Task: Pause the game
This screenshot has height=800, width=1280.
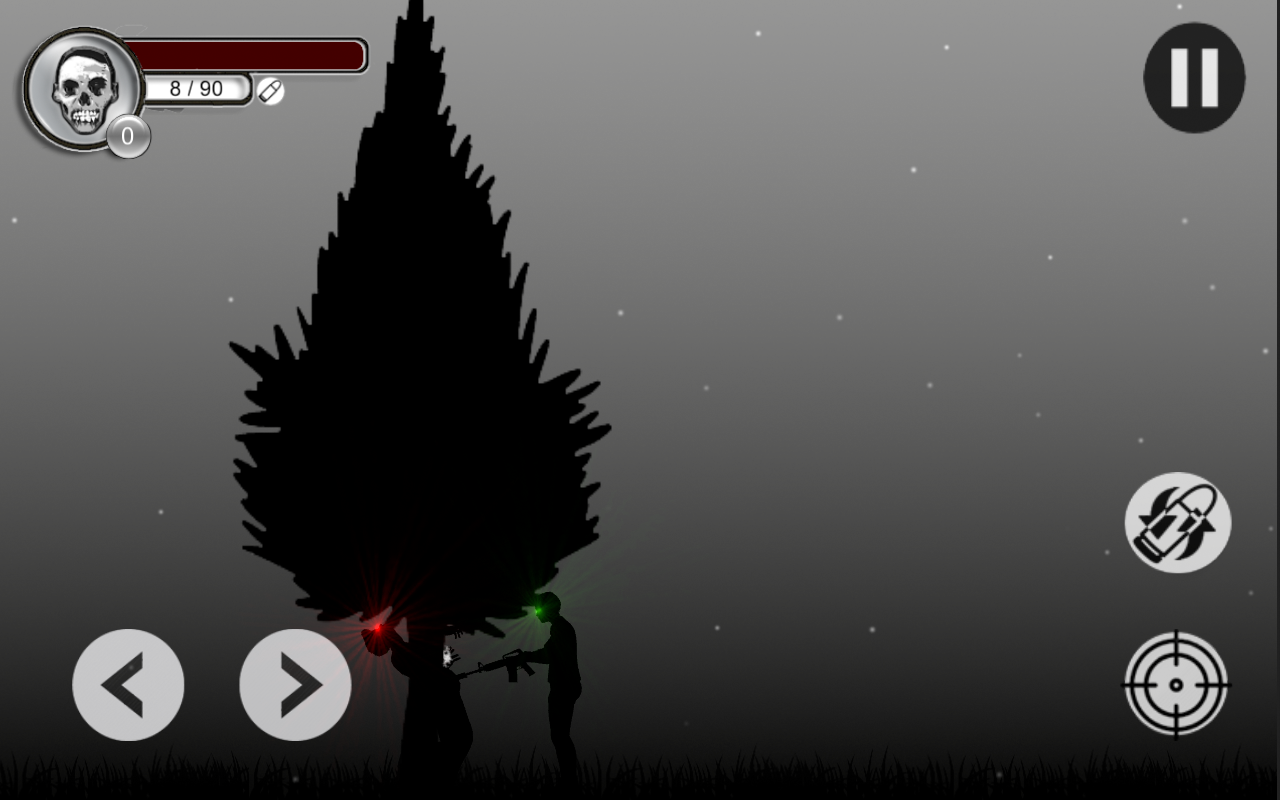Action: pyautogui.click(x=1194, y=78)
